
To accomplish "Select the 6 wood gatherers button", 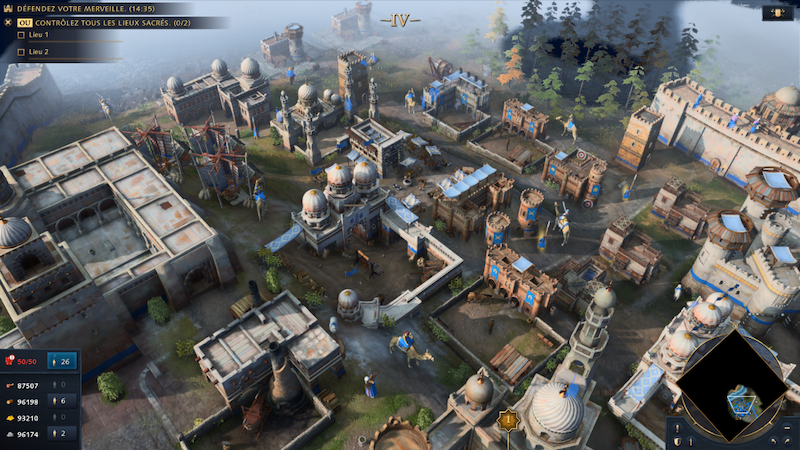I will (x=62, y=401).
